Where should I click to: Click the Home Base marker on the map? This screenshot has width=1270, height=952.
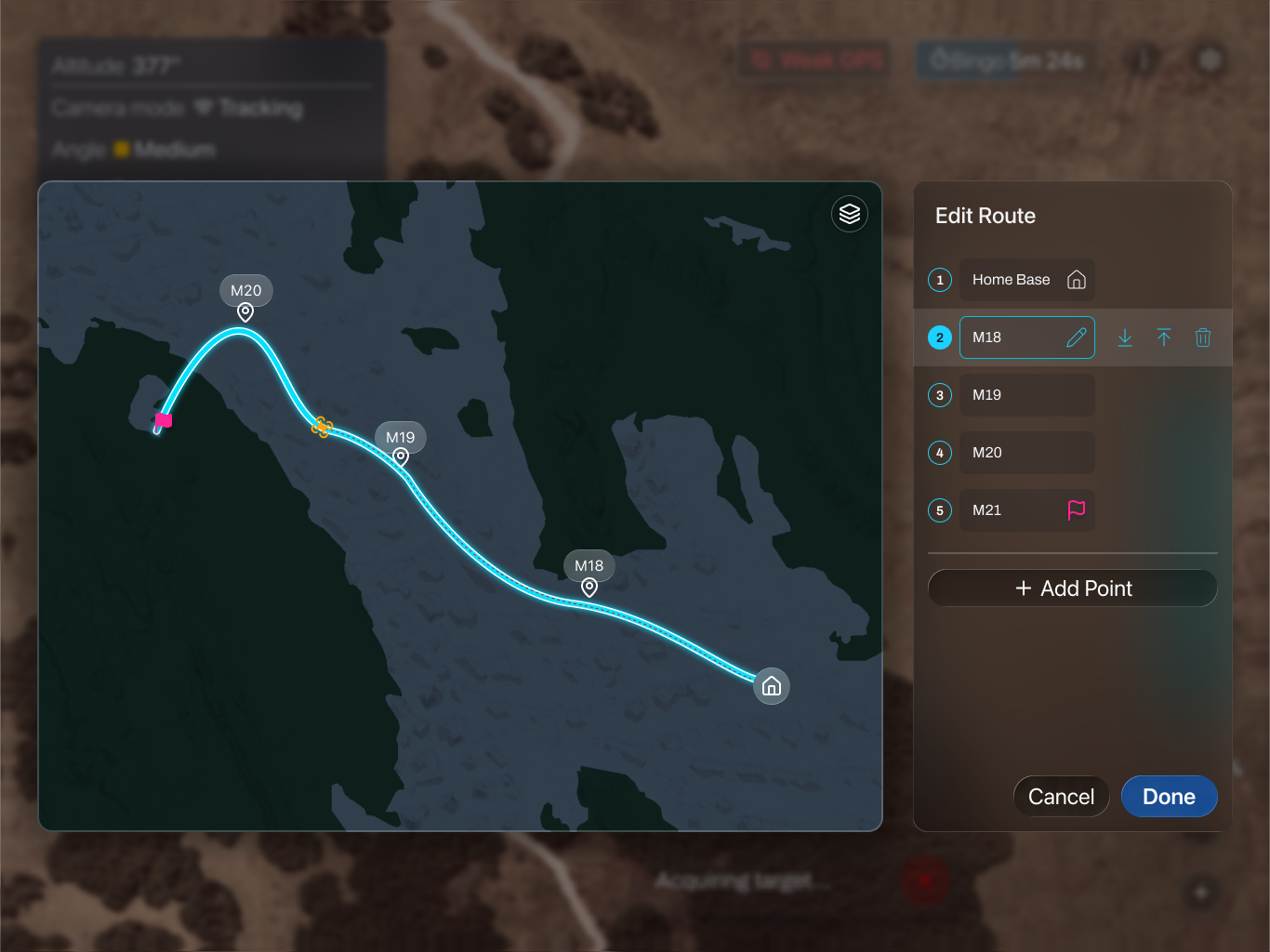coord(772,686)
